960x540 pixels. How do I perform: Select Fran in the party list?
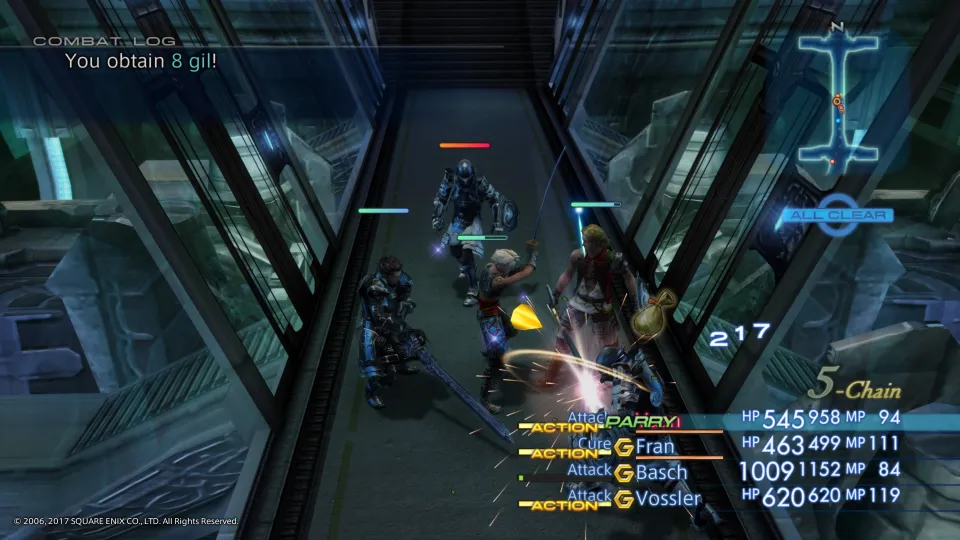[655, 446]
